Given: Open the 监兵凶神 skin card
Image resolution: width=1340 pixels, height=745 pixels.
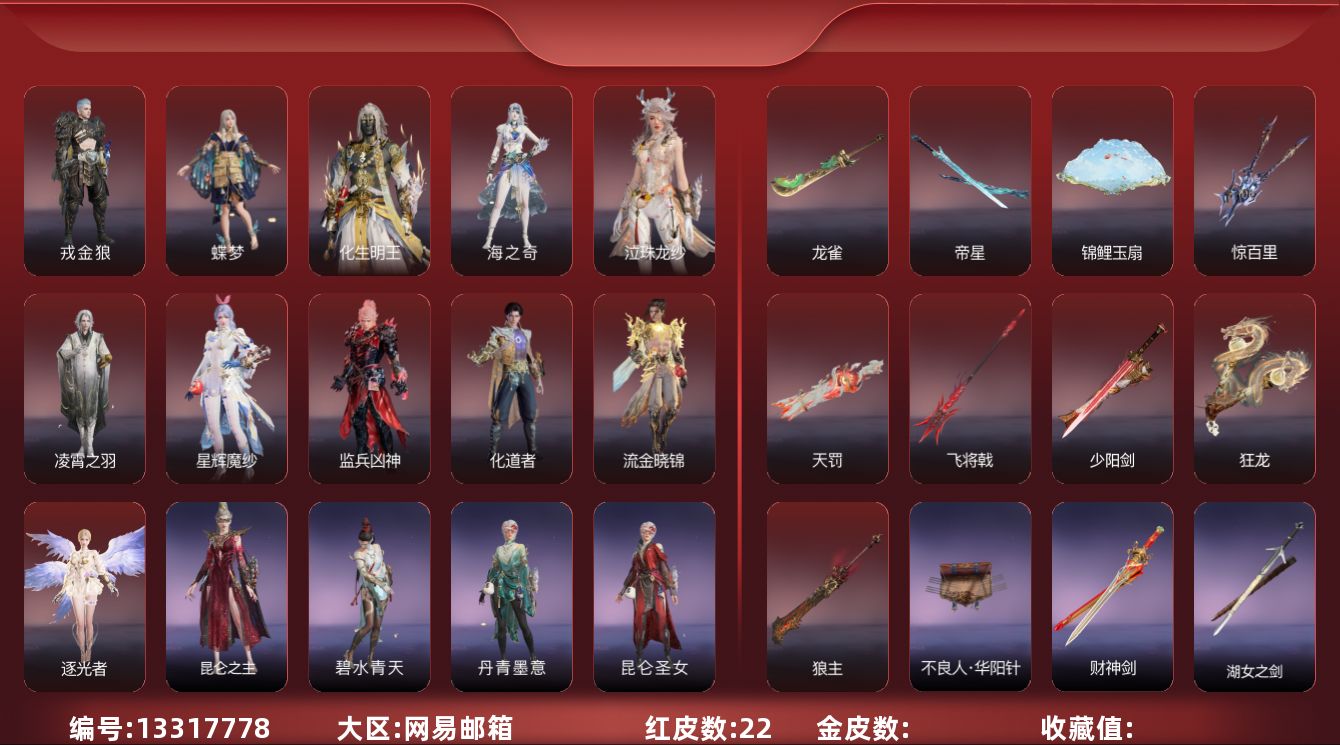Looking at the screenshot, I should pyautogui.click(x=369, y=388).
